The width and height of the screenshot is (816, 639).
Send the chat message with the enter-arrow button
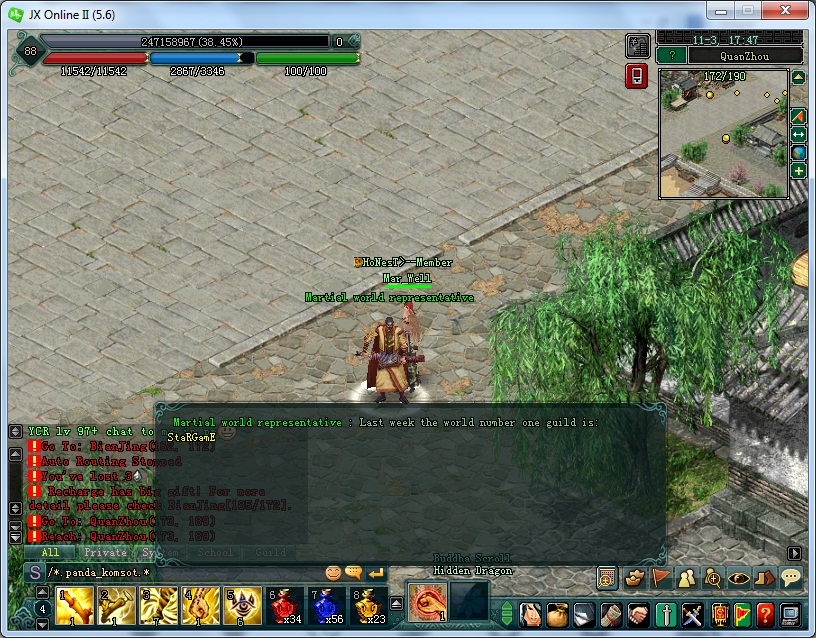[376, 573]
